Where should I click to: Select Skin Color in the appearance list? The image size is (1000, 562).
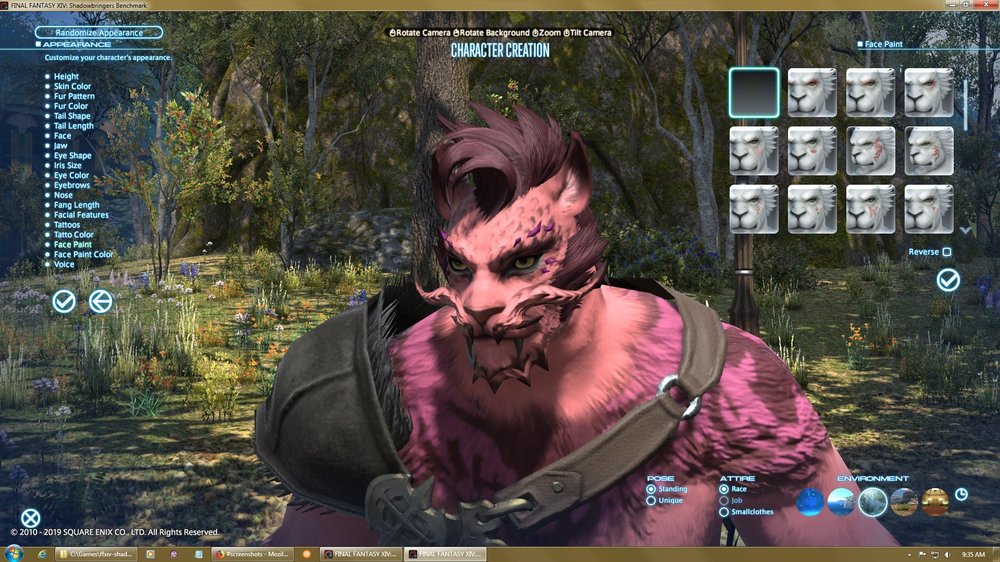click(x=72, y=87)
